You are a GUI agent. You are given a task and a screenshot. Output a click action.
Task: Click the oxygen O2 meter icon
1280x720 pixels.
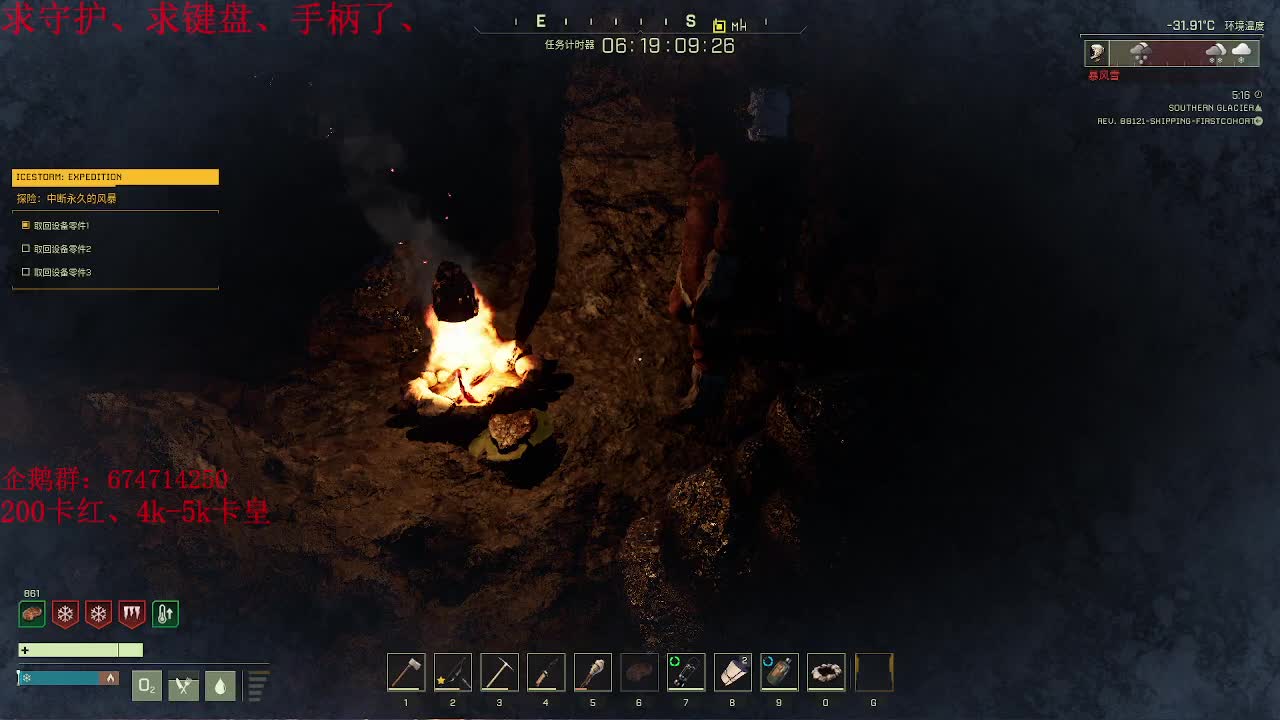coord(146,686)
